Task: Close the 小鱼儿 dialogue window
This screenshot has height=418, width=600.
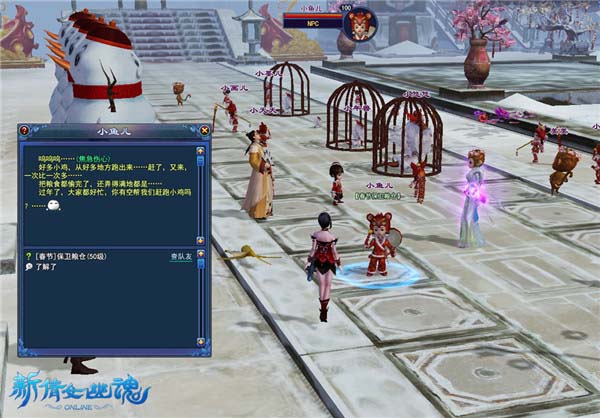Action: click(205, 130)
